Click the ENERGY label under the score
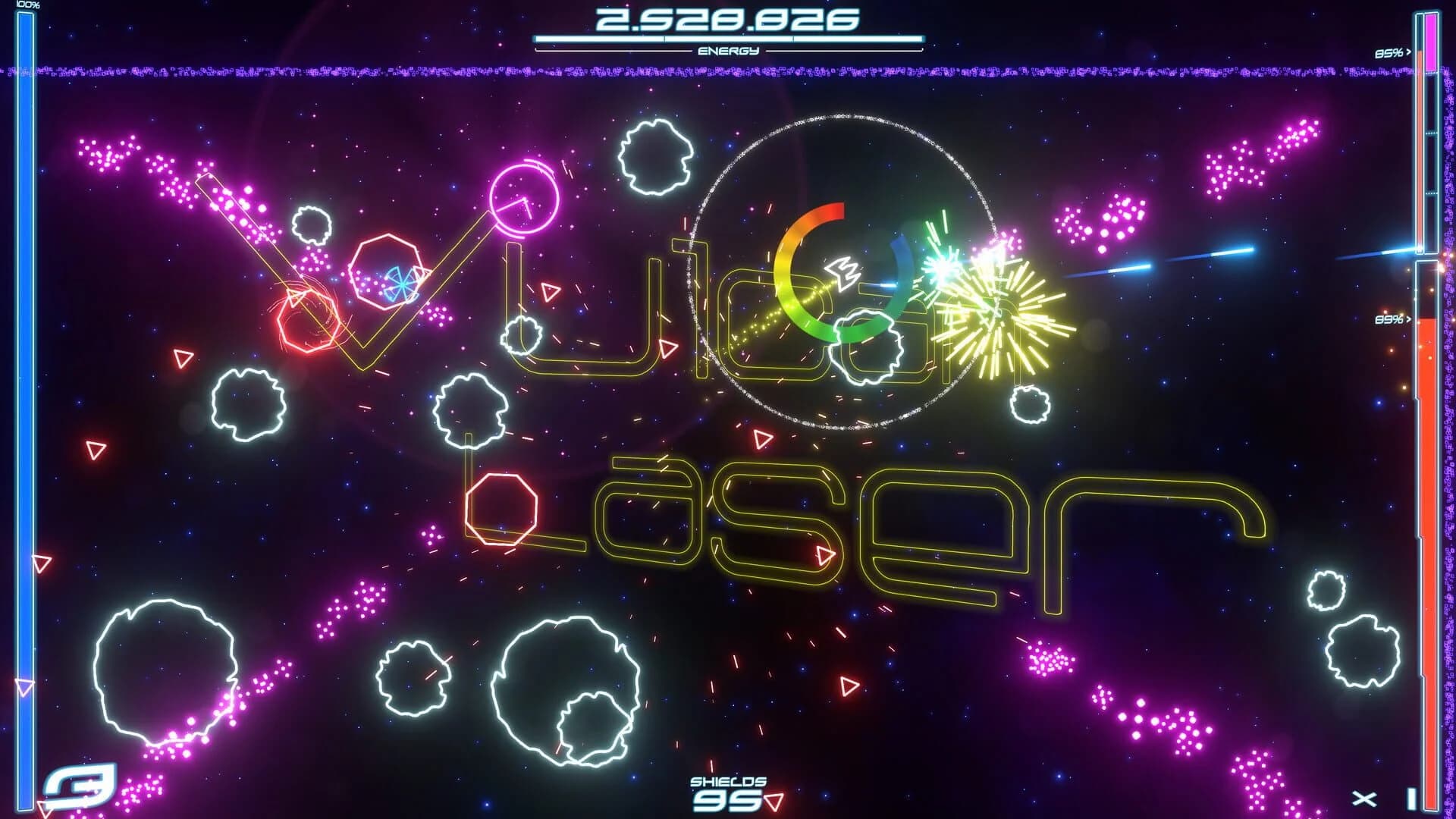 point(730,52)
